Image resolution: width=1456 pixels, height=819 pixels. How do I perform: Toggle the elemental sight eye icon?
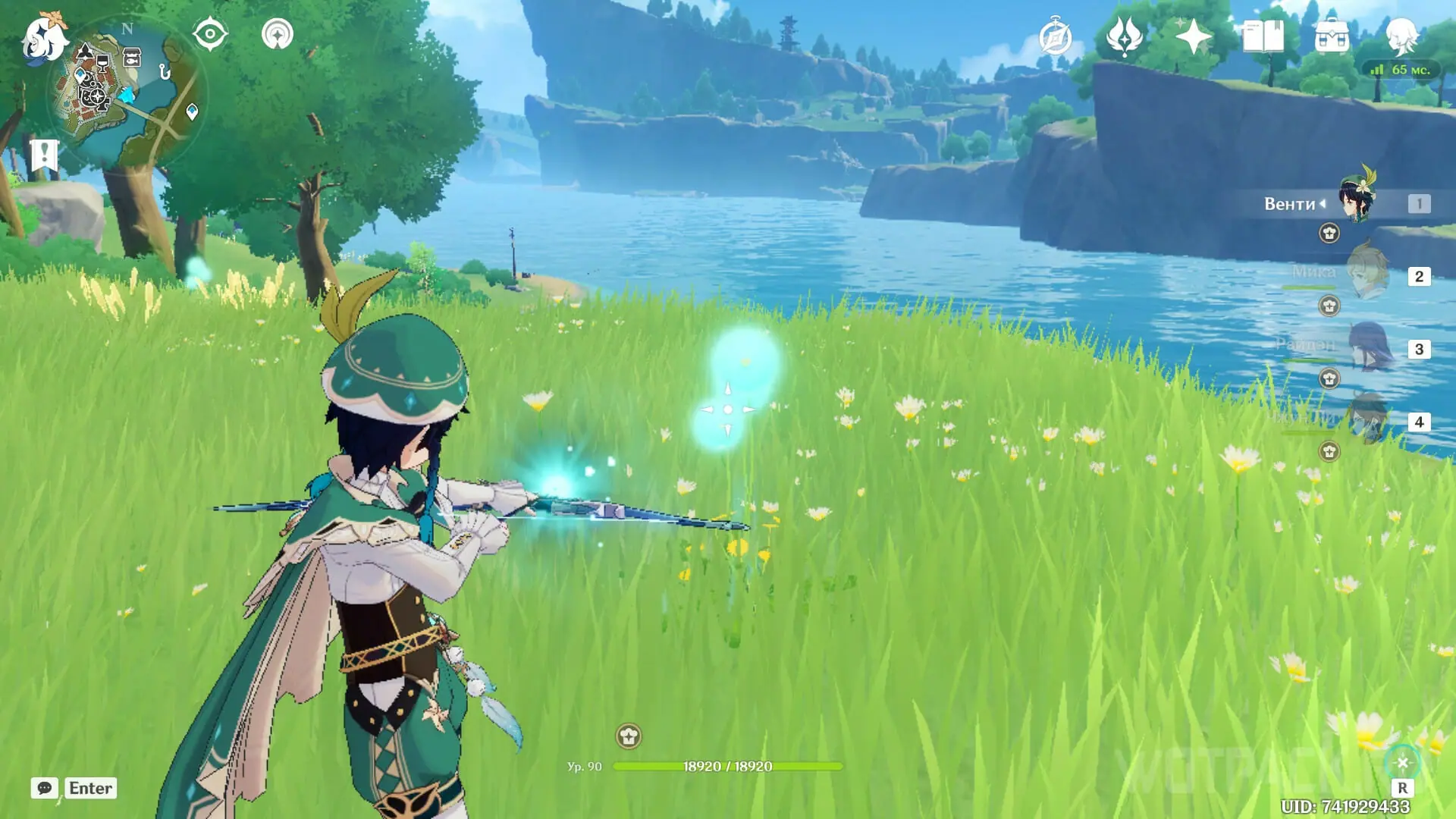[x=210, y=35]
